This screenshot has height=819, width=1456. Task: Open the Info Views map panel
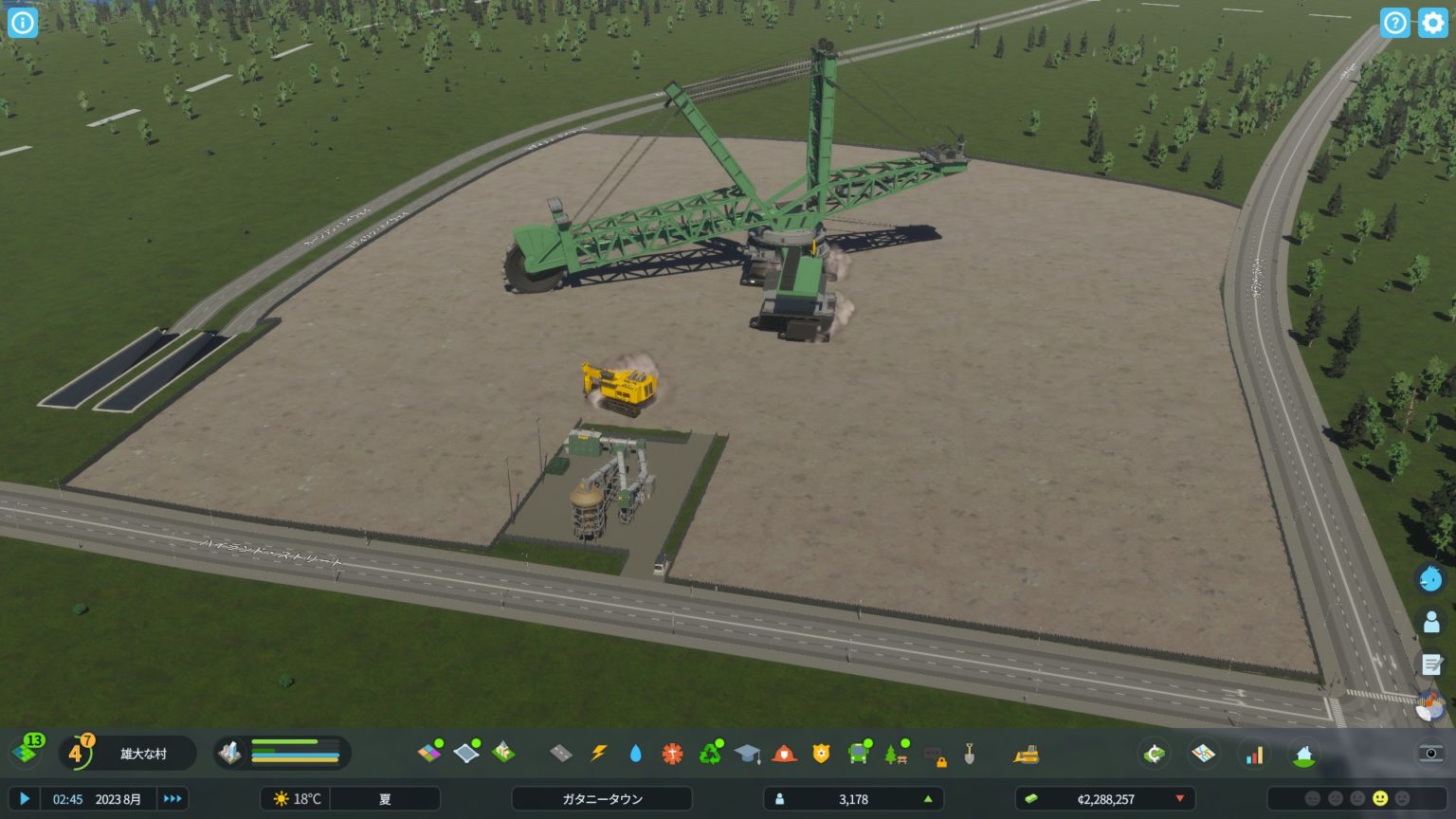pos(1204,754)
